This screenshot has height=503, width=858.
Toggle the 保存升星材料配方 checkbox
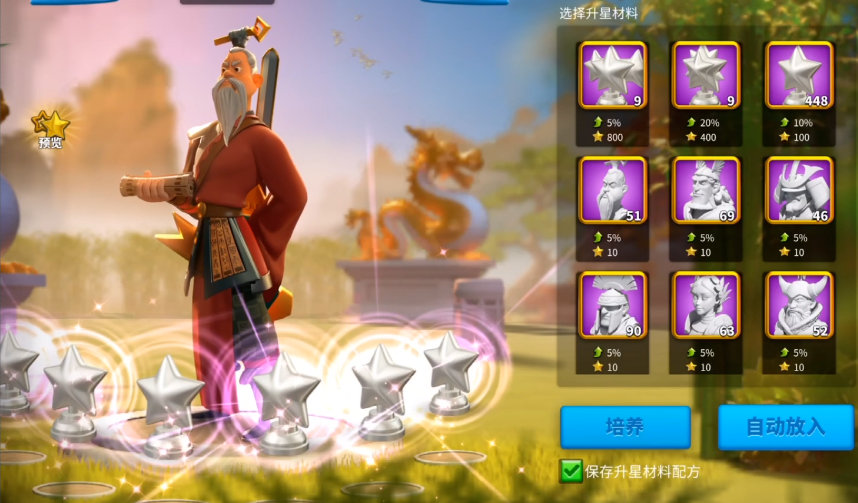[x=571, y=470]
